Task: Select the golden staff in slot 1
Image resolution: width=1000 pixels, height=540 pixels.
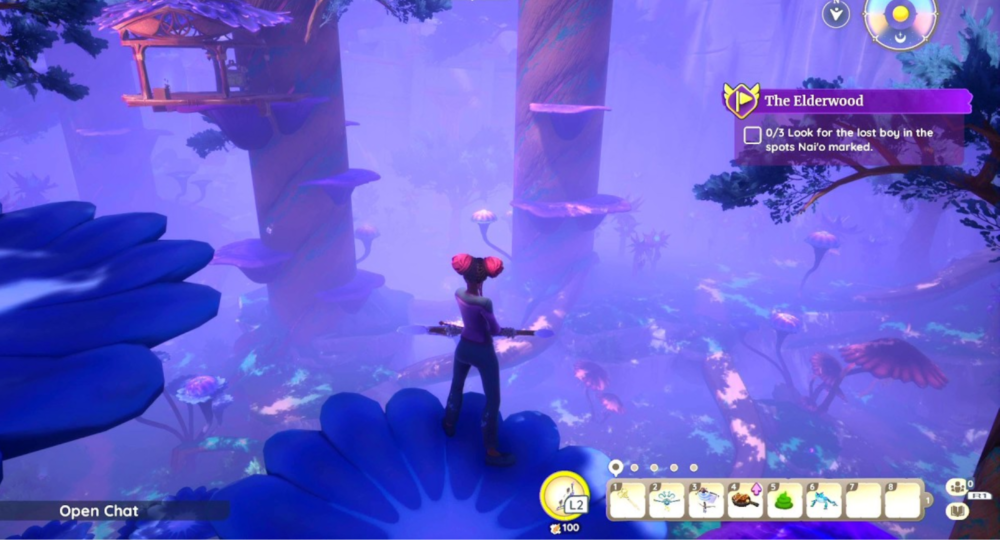Action: point(627,499)
